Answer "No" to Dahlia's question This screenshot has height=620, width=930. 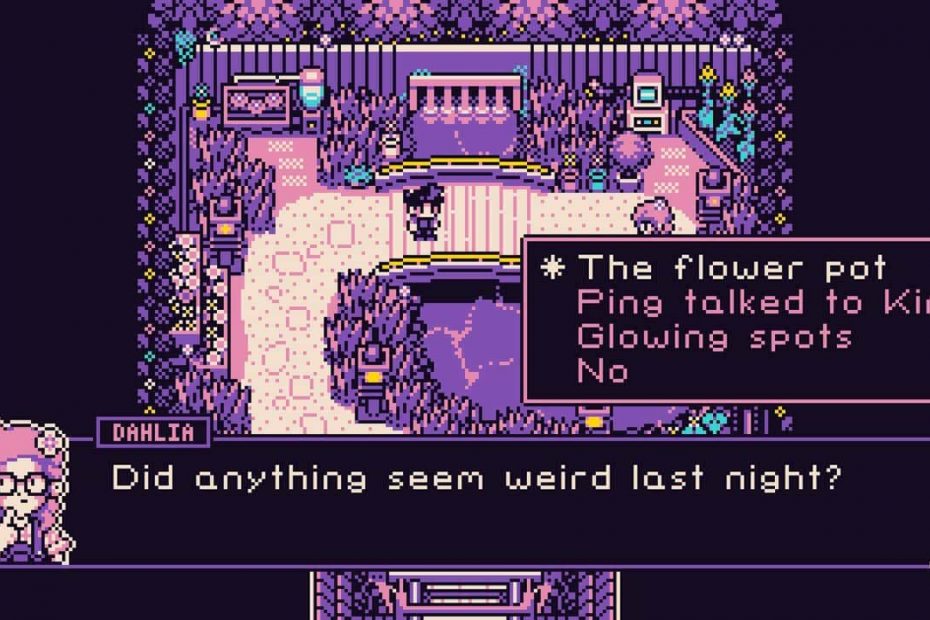coord(603,371)
